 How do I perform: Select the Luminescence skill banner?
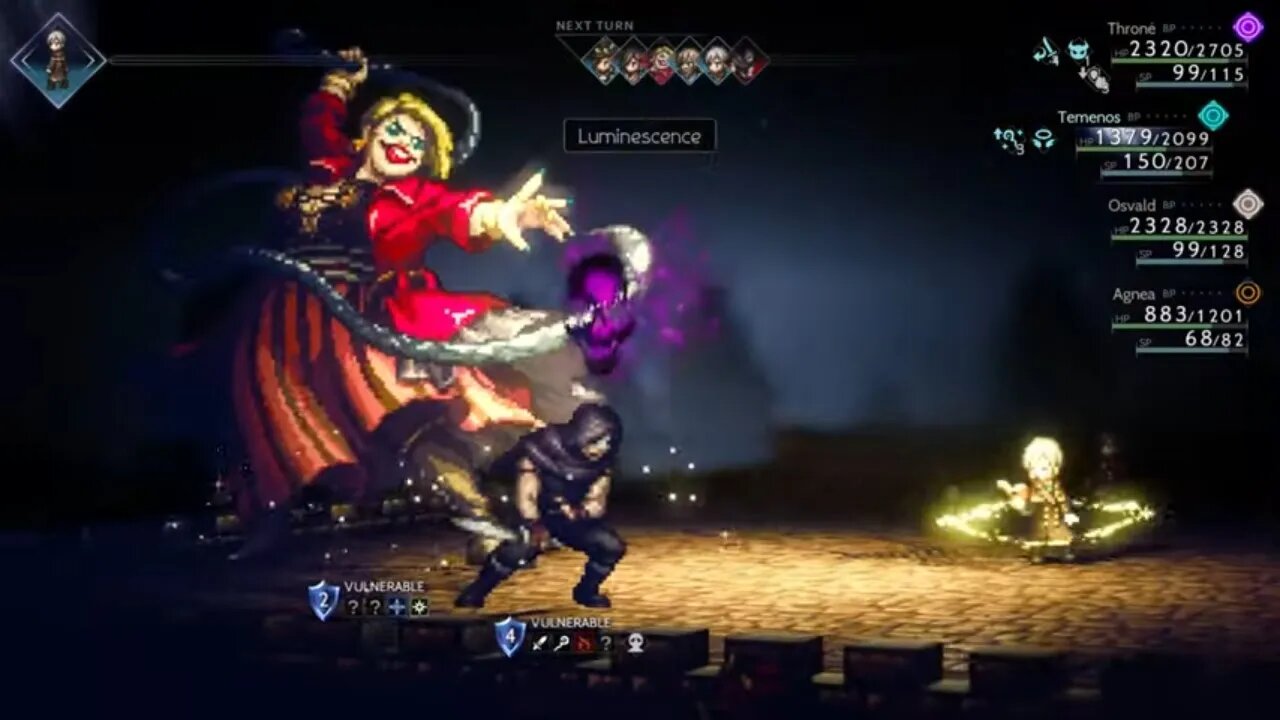640,137
